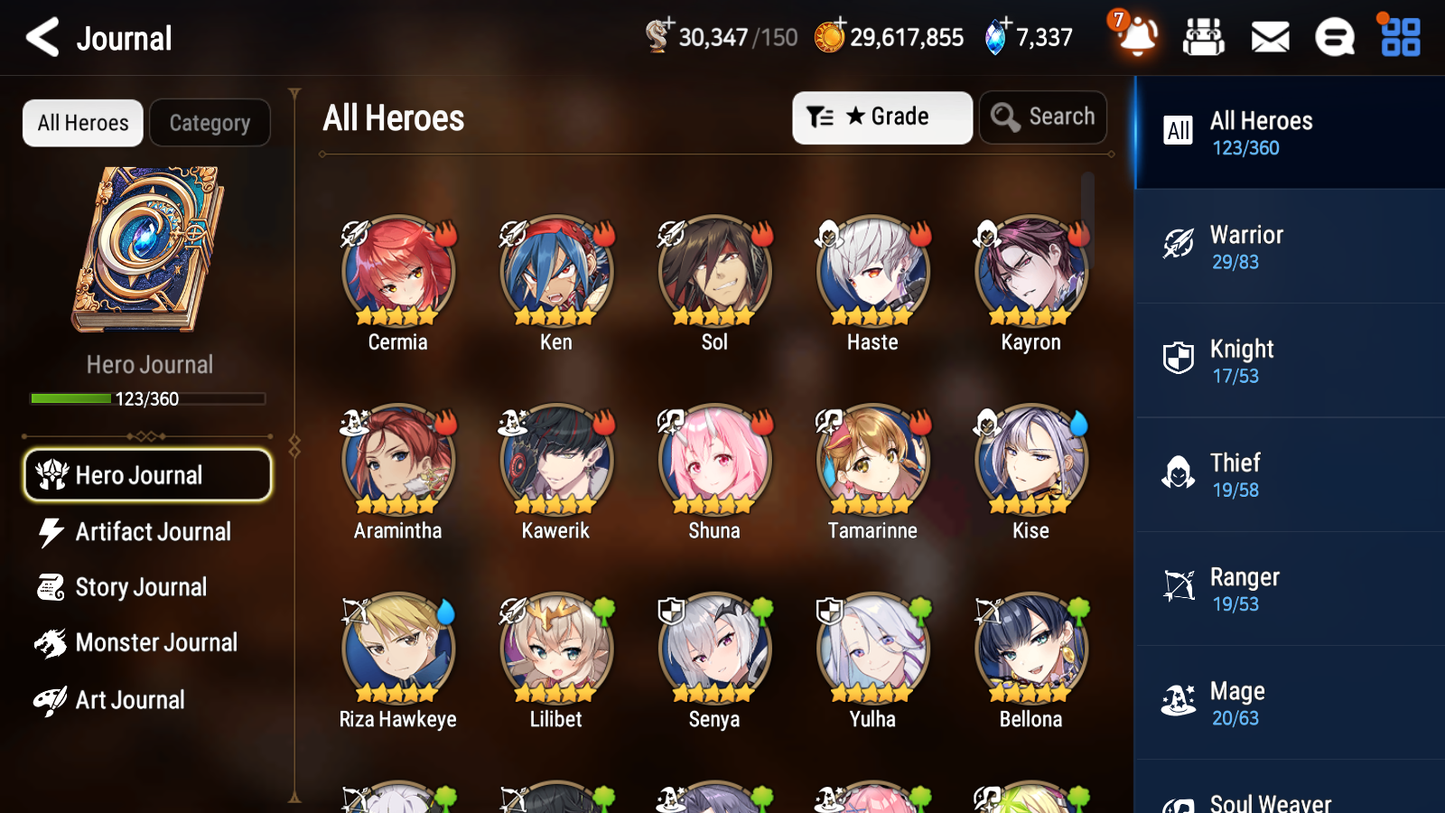Image resolution: width=1445 pixels, height=813 pixels.
Task: Open the hero Search
Action: 1043,117
